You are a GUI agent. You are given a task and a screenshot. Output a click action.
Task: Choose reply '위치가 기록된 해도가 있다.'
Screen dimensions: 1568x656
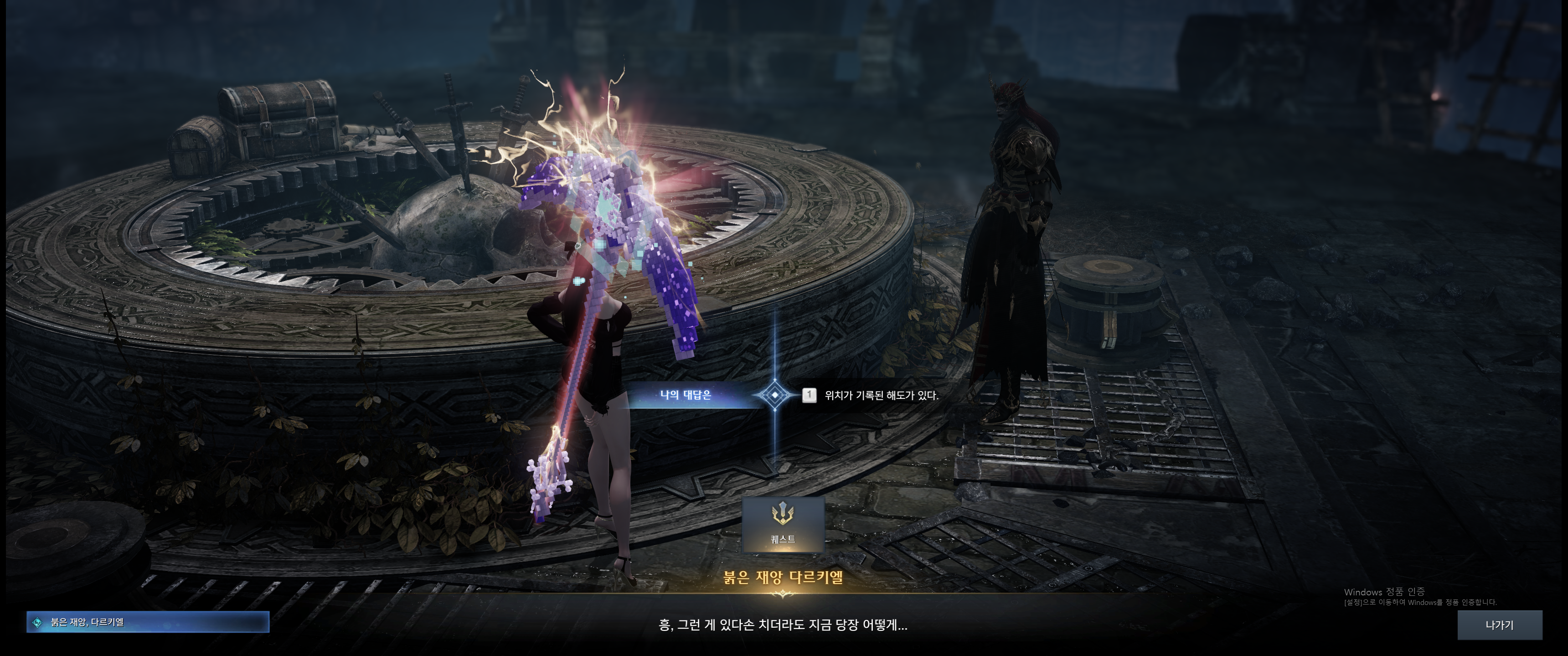coord(880,396)
